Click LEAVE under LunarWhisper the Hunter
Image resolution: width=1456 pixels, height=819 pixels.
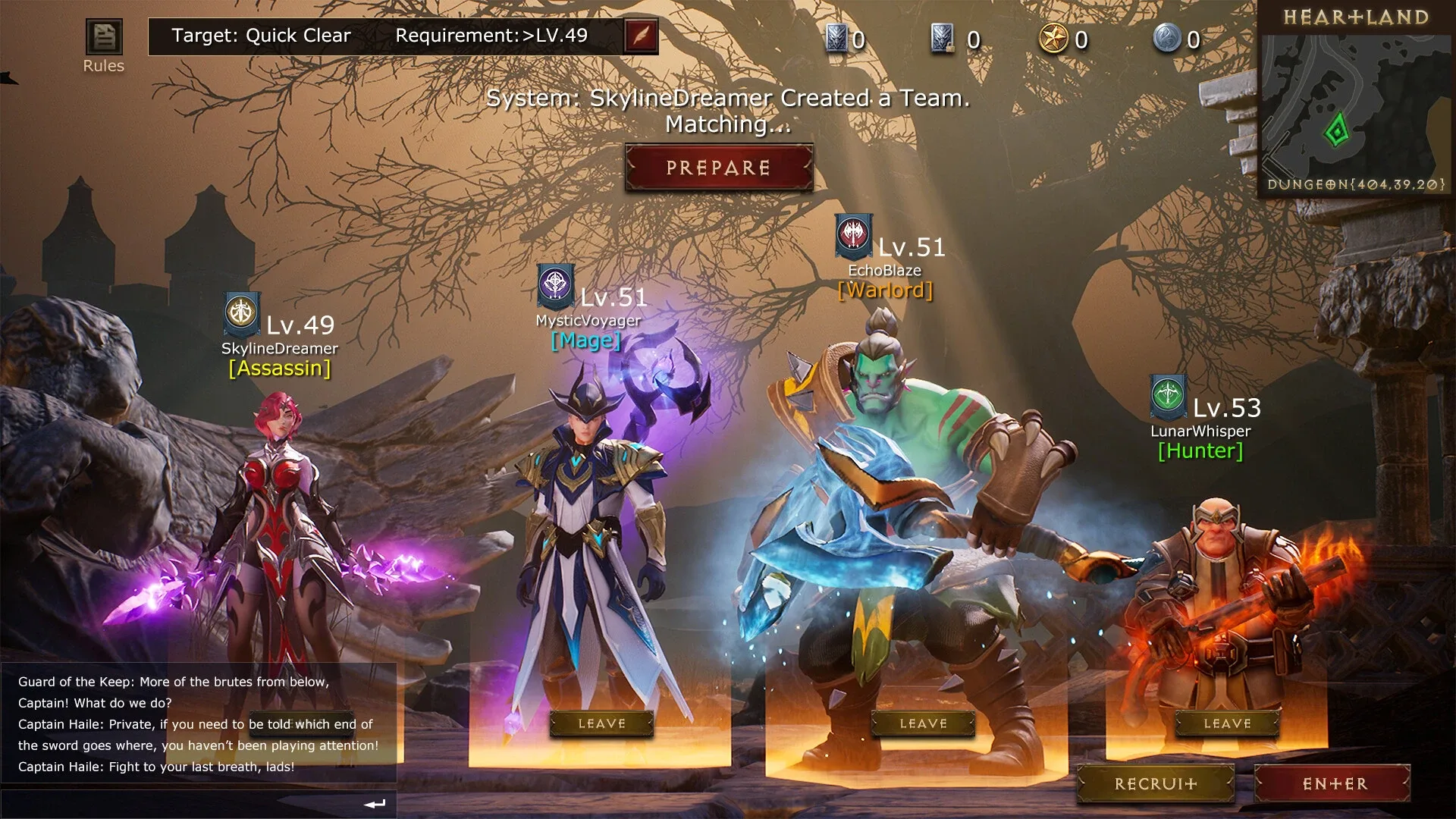pyautogui.click(x=1227, y=724)
